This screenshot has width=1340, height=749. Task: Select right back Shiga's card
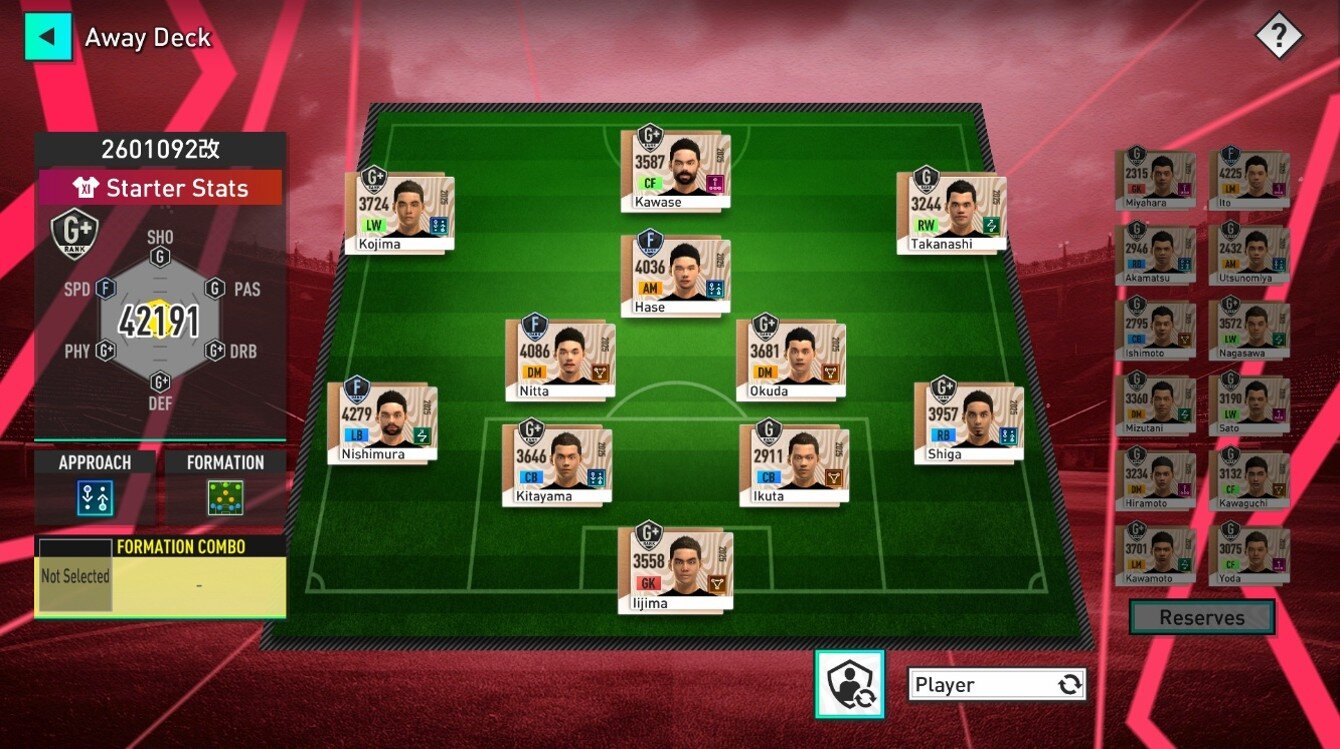point(968,423)
